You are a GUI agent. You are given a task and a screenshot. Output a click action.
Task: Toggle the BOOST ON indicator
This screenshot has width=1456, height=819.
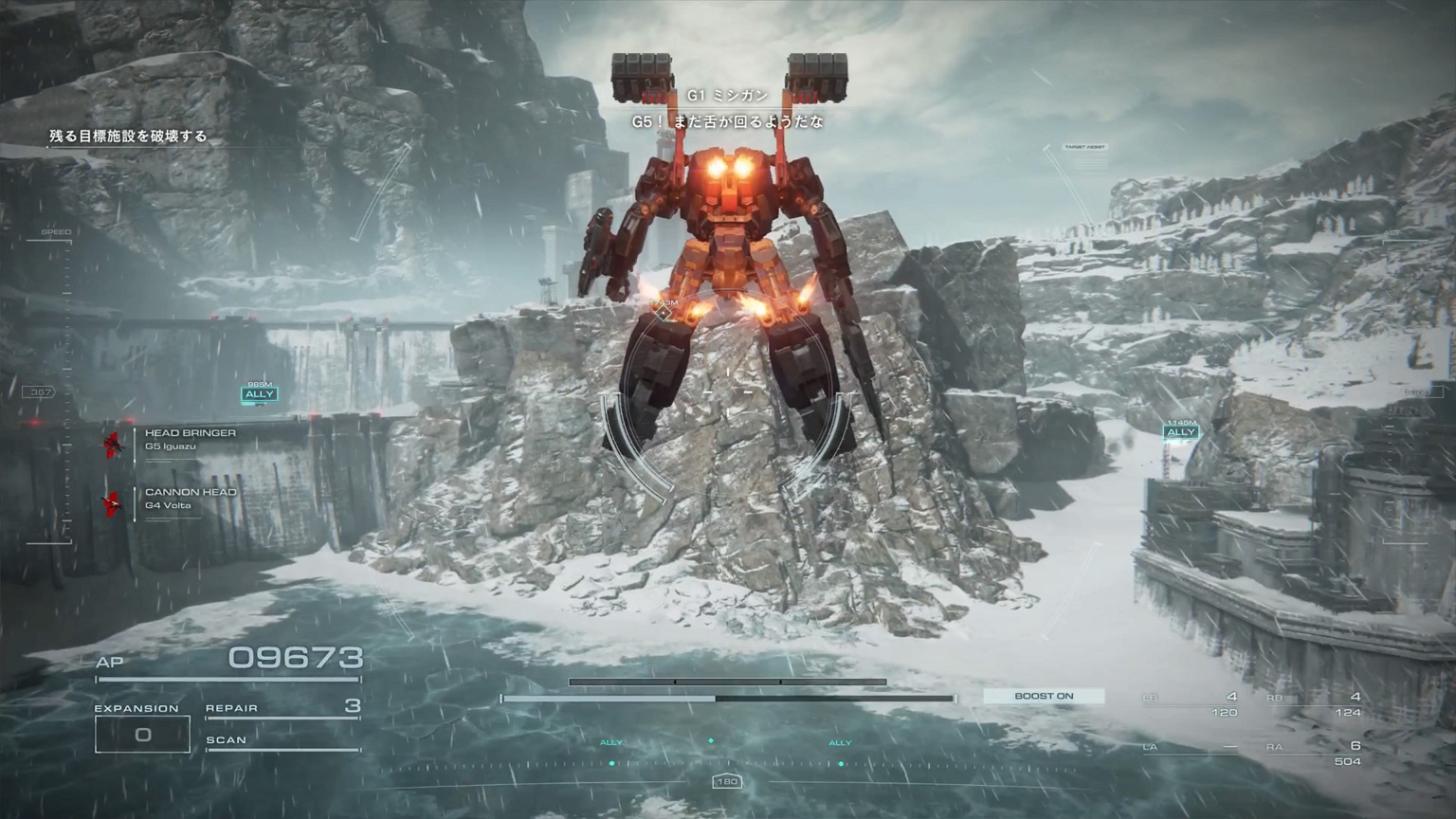pyautogui.click(x=1044, y=696)
